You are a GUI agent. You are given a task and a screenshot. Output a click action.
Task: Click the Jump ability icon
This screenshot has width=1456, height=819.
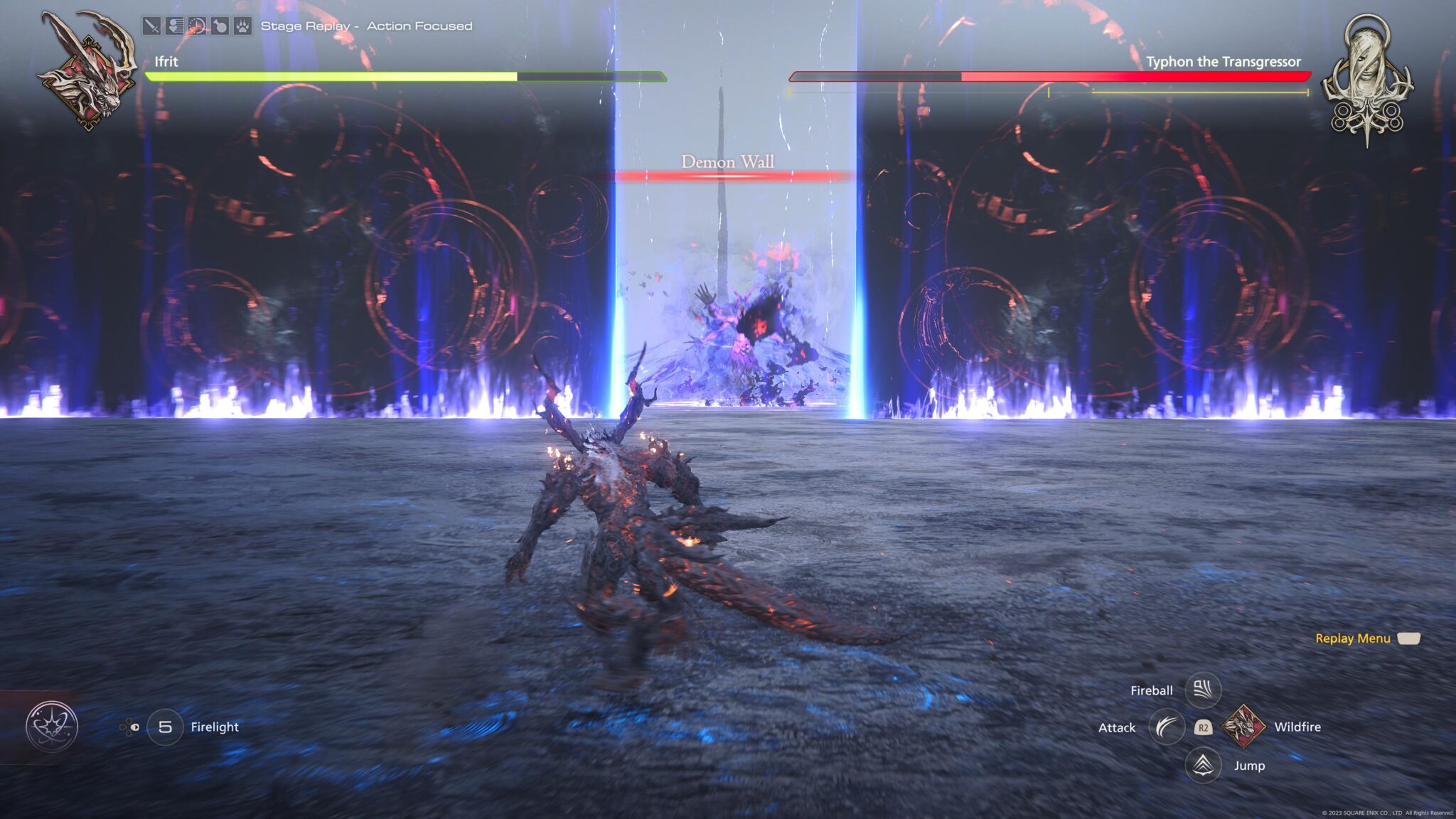click(1204, 766)
